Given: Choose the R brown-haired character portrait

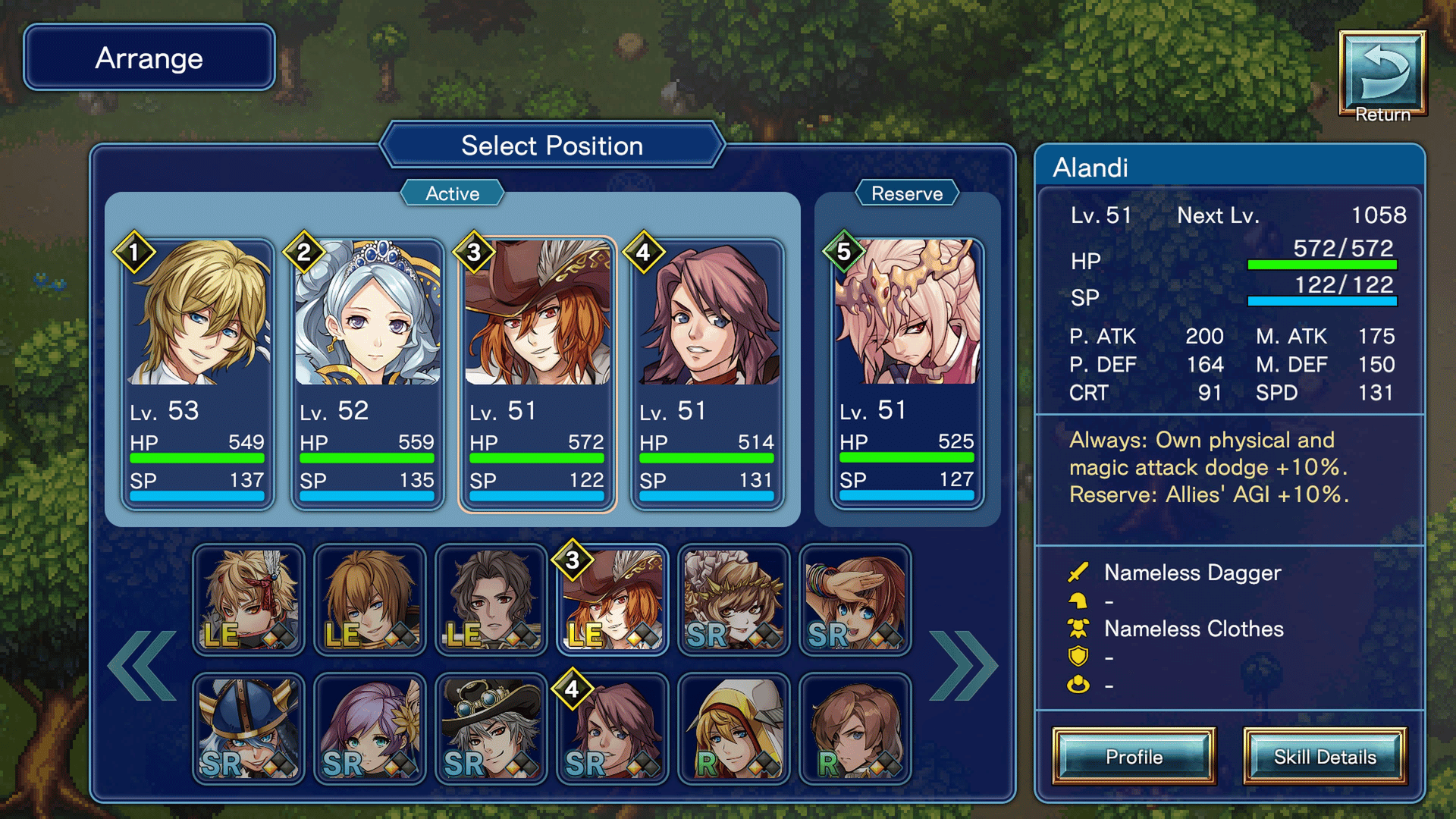Looking at the screenshot, I should tap(855, 729).
